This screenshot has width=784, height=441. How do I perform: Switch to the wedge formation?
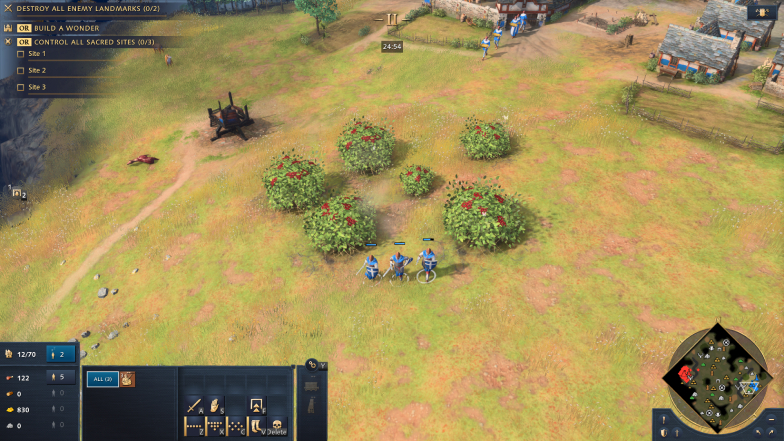pyautogui.click(x=215, y=426)
